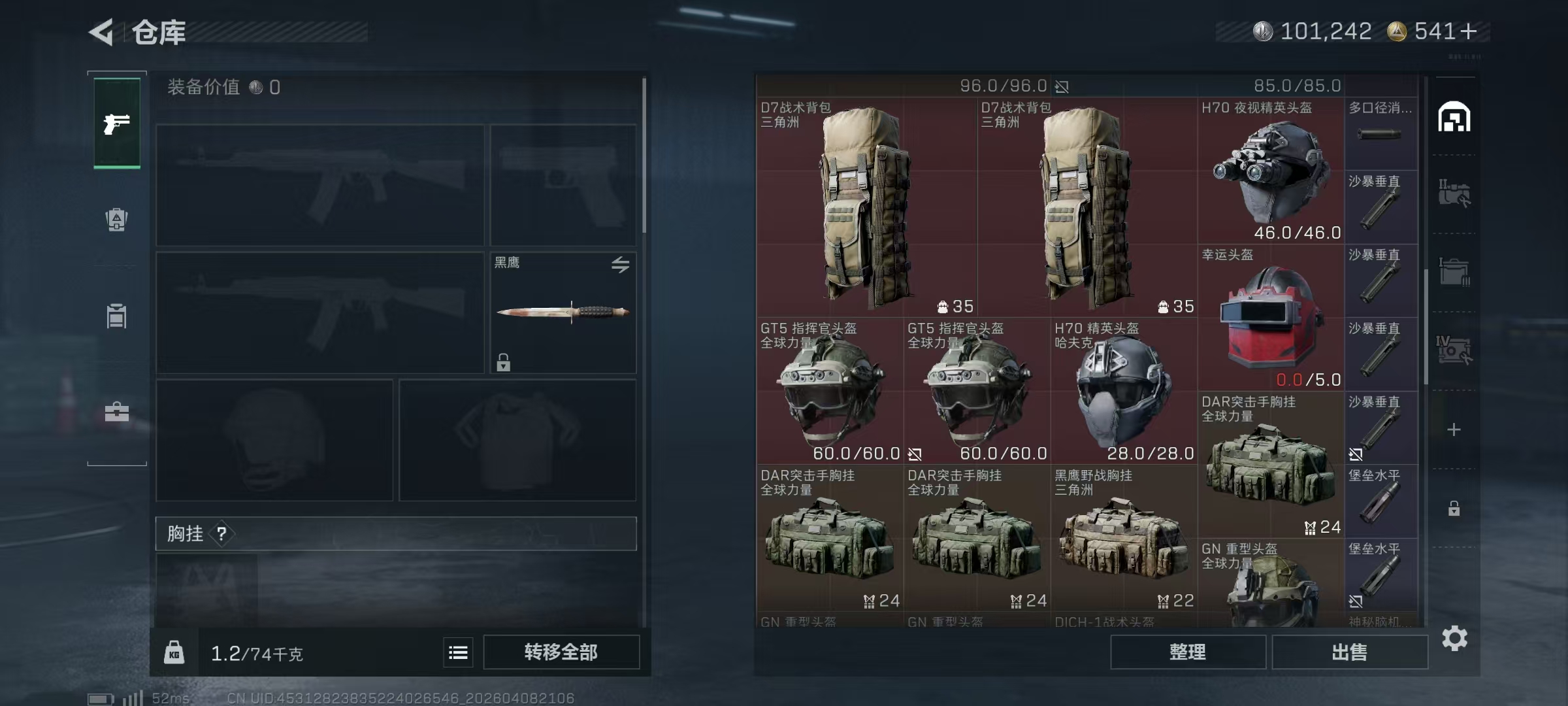Open the backpack equipment tab on left sidebar
The height and width of the screenshot is (706, 1568).
coord(116,220)
